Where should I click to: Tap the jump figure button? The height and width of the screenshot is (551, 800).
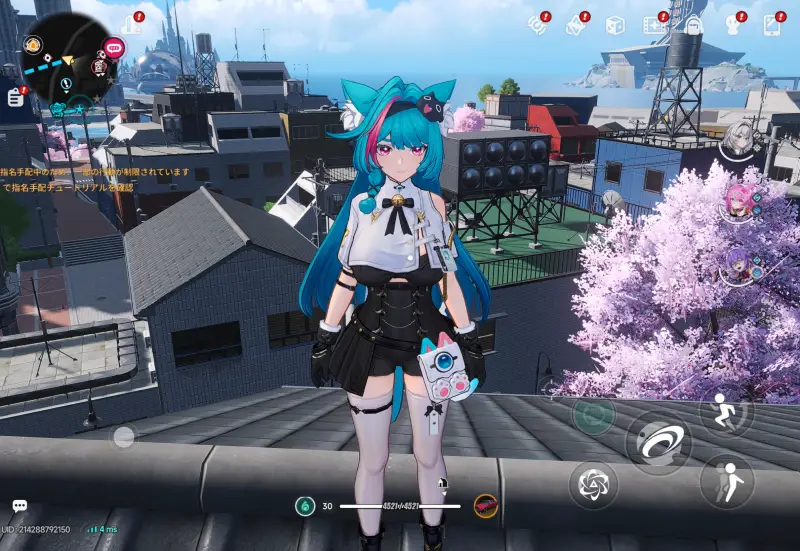727,482
